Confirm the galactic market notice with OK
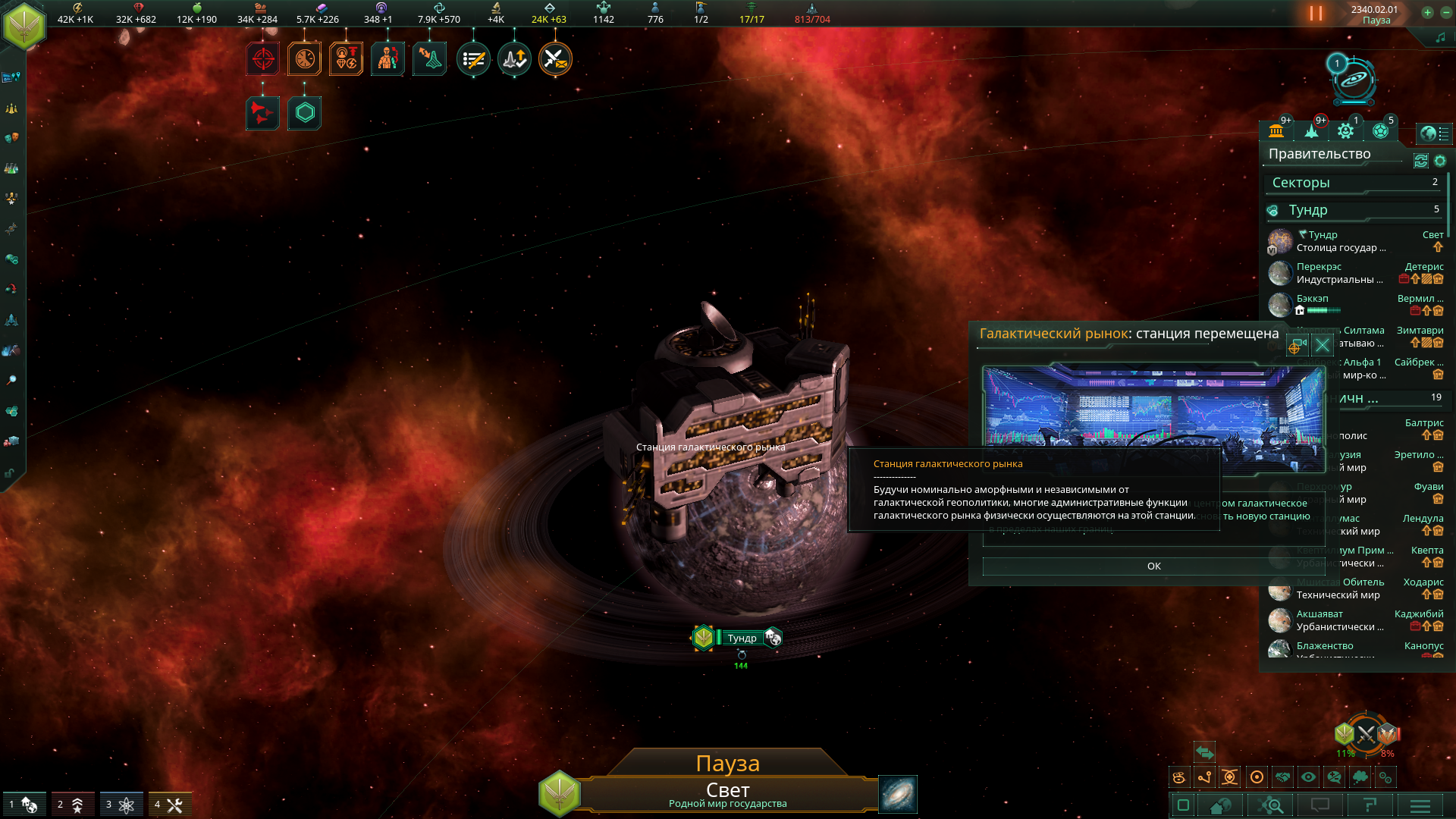 pyautogui.click(x=1153, y=566)
